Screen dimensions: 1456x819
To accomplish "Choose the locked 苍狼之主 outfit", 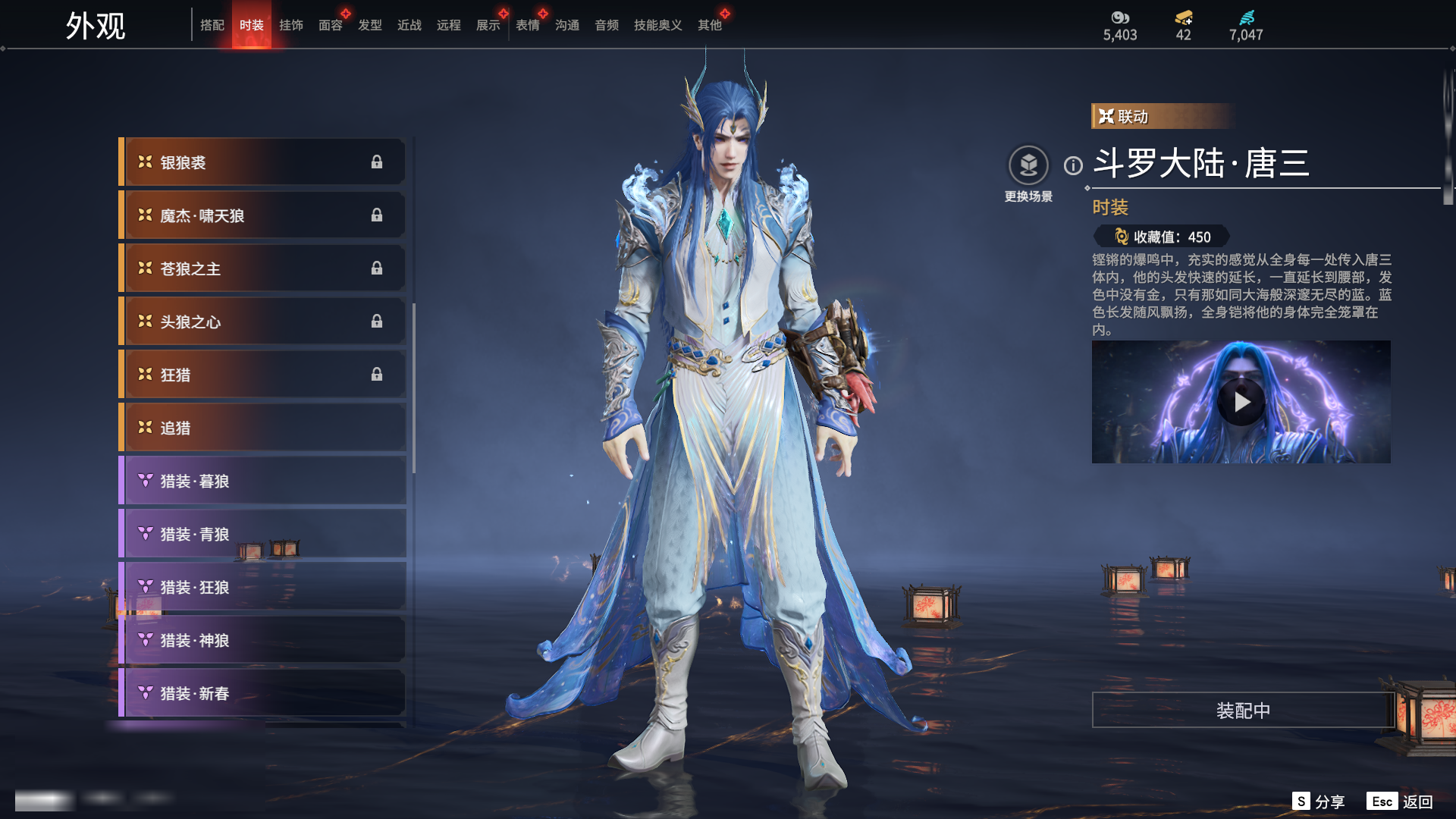I will point(262,268).
